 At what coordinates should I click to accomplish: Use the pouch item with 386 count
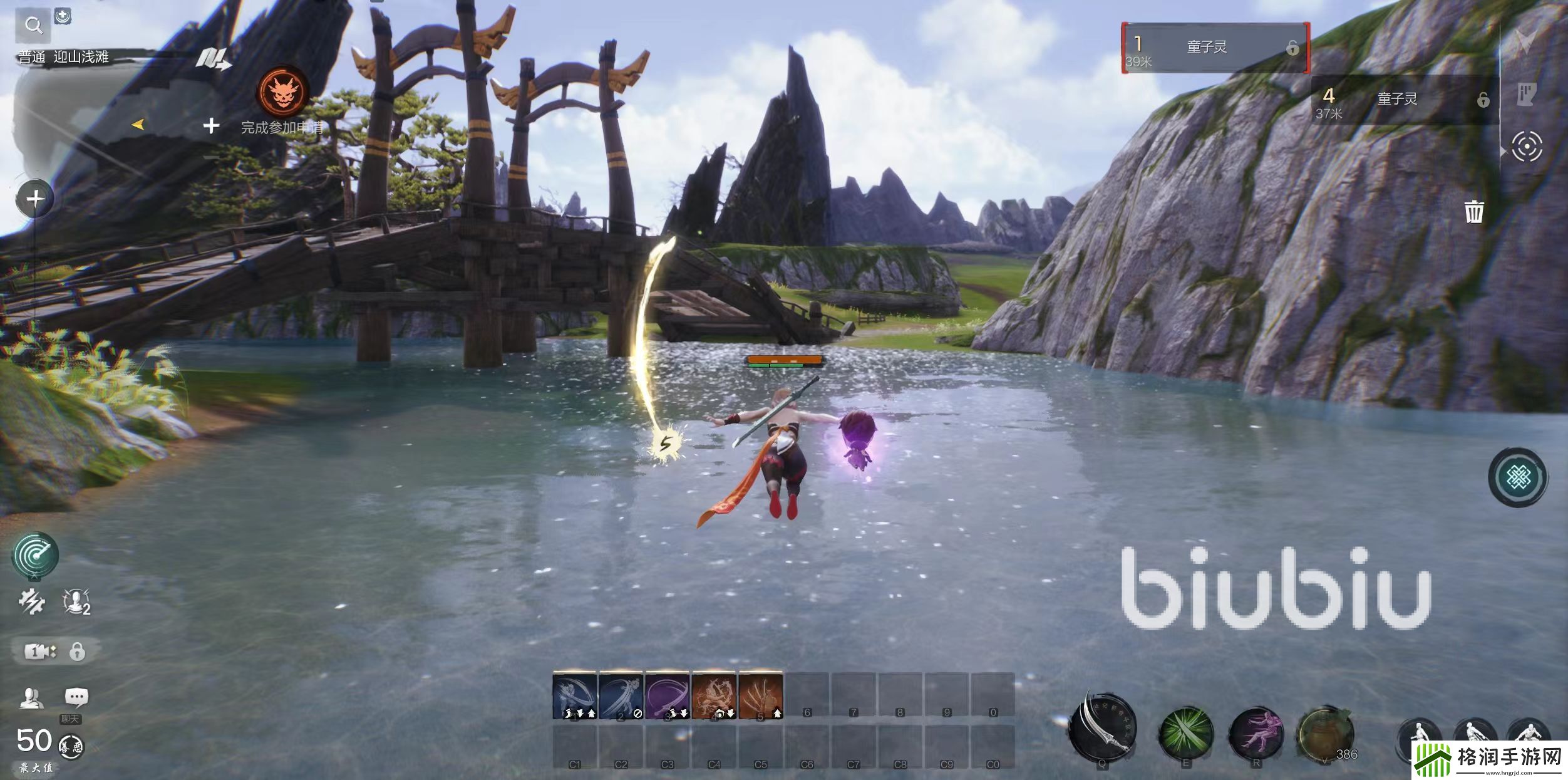[1326, 733]
